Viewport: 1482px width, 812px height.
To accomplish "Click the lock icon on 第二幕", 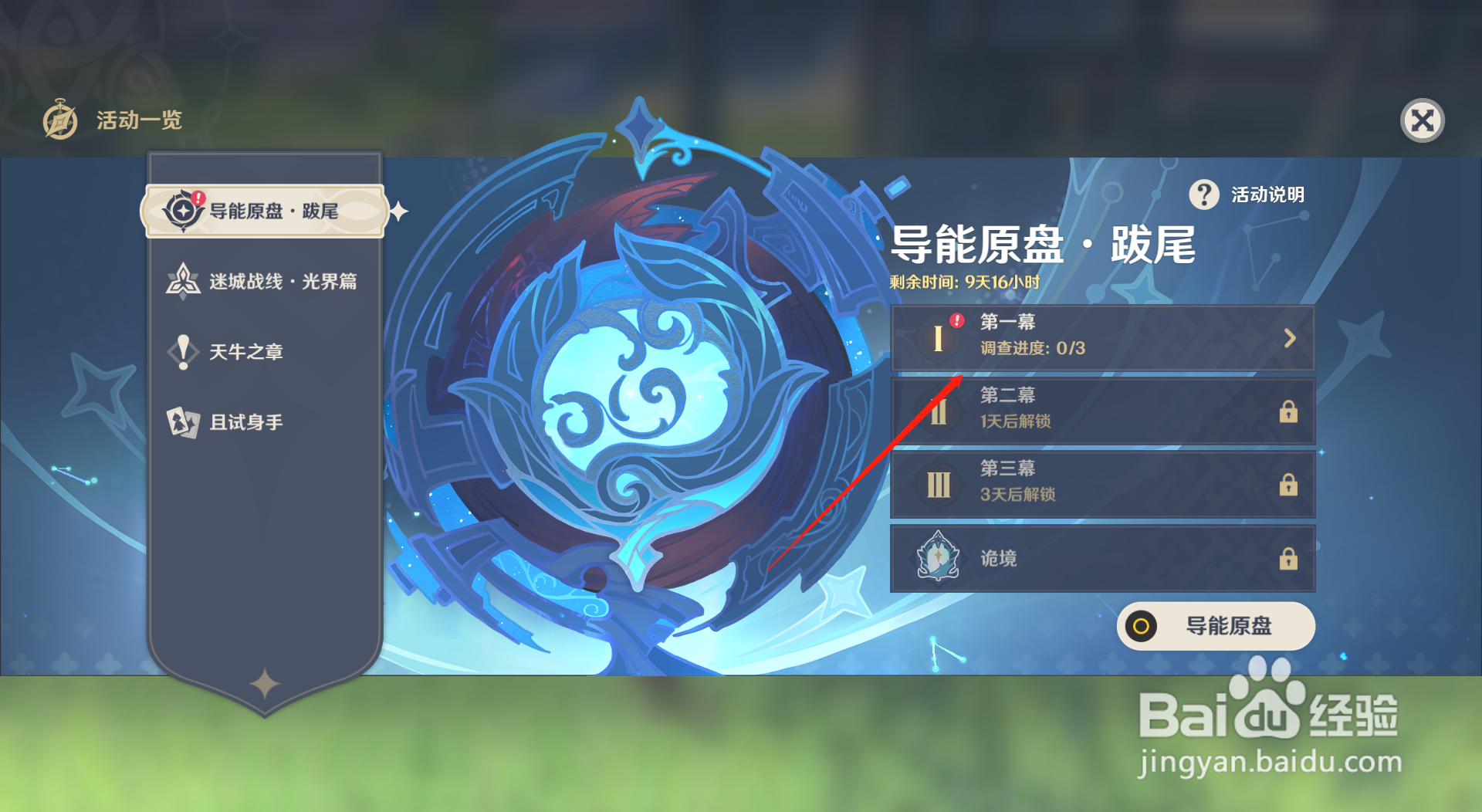I will (1290, 412).
